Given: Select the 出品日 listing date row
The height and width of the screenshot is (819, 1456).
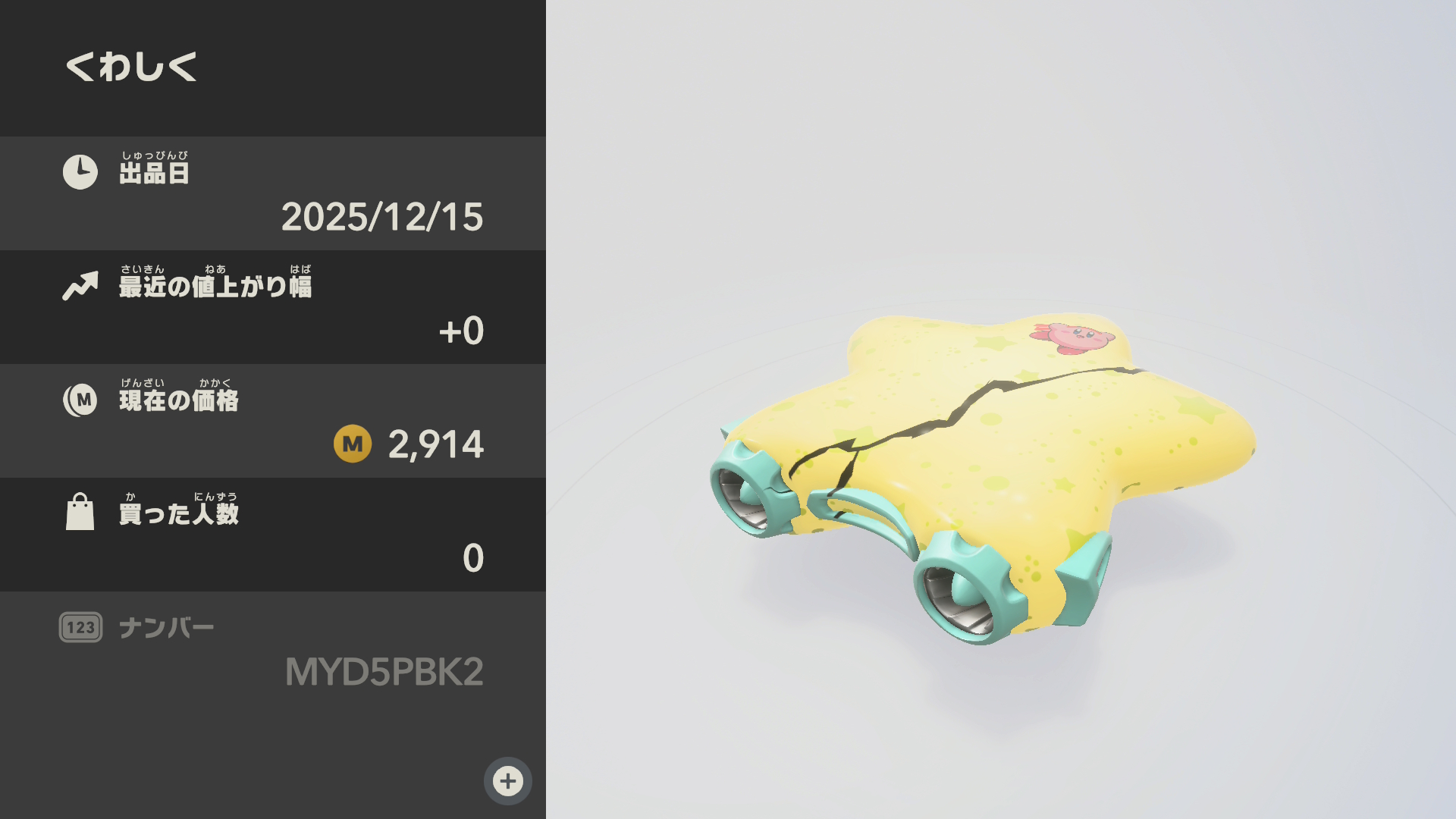Looking at the screenshot, I should 273,193.
